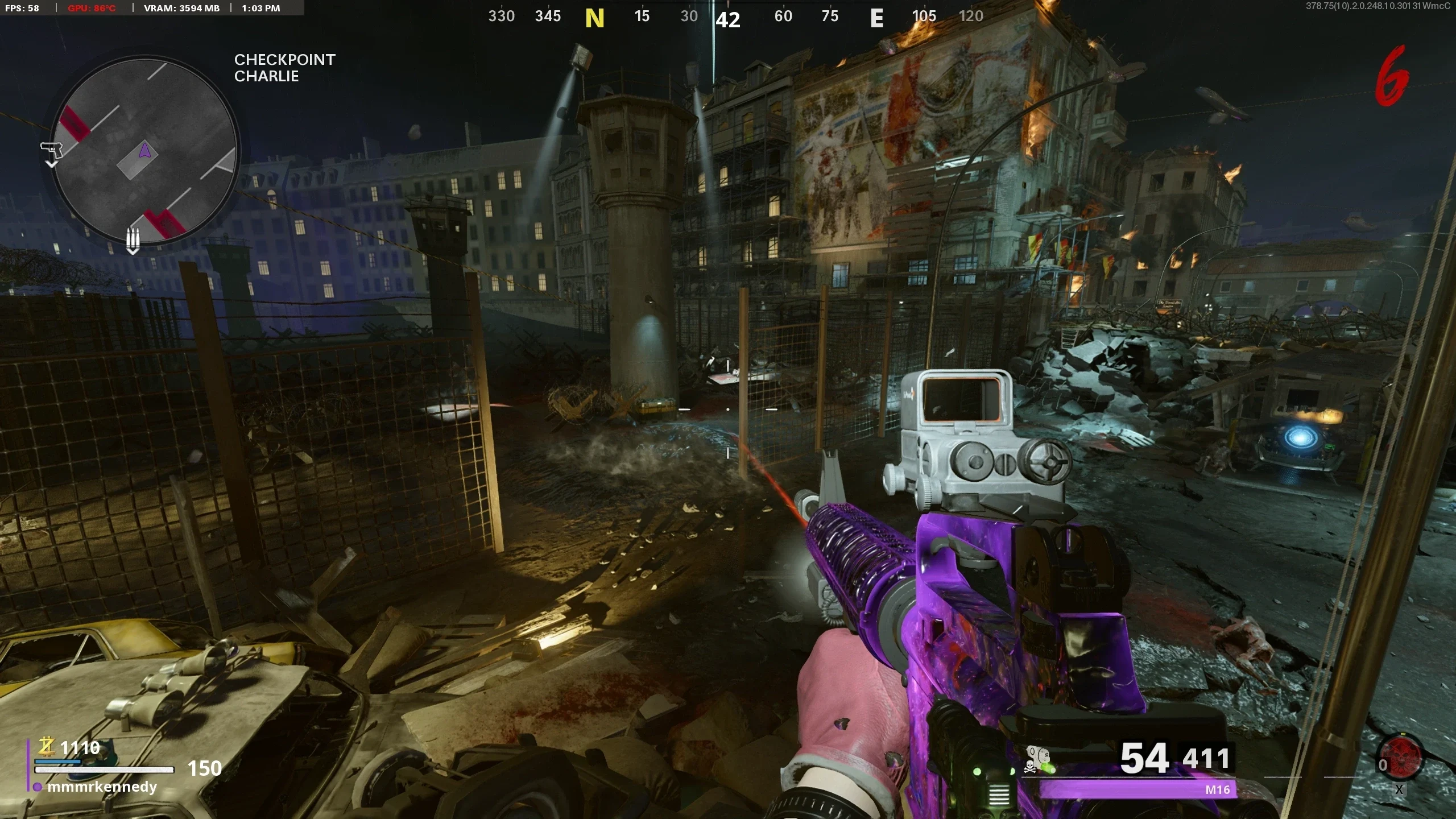Select the pistol wall-buy marker on minimap
Screen dimensions: 1456x819
click(51, 150)
